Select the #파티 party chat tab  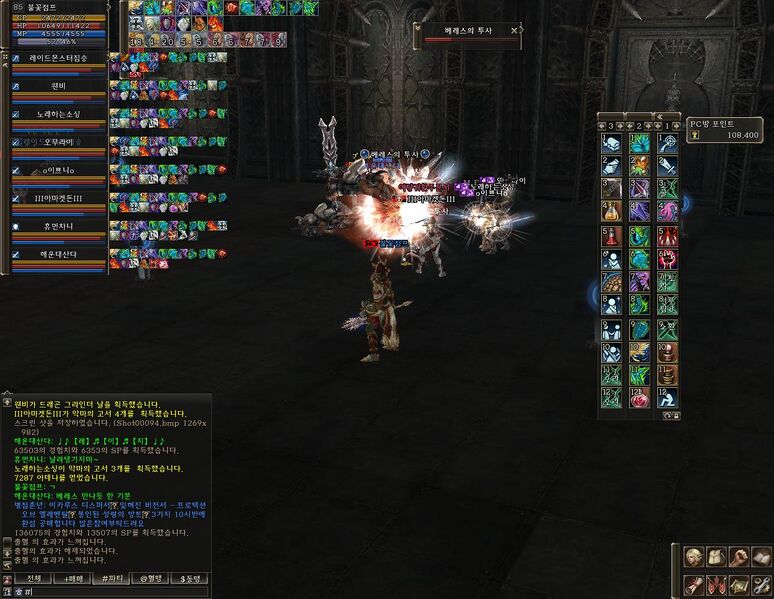click(x=111, y=578)
